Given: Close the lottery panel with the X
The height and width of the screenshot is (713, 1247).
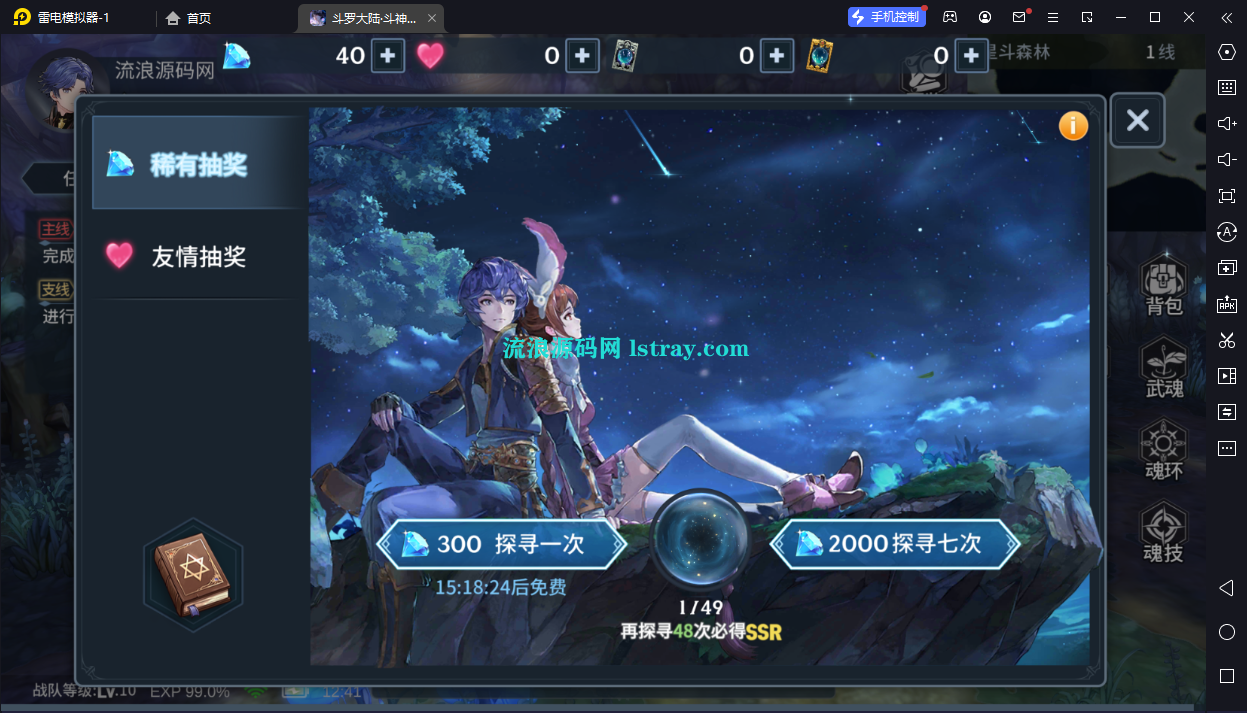Looking at the screenshot, I should click(x=1137, y=121).
